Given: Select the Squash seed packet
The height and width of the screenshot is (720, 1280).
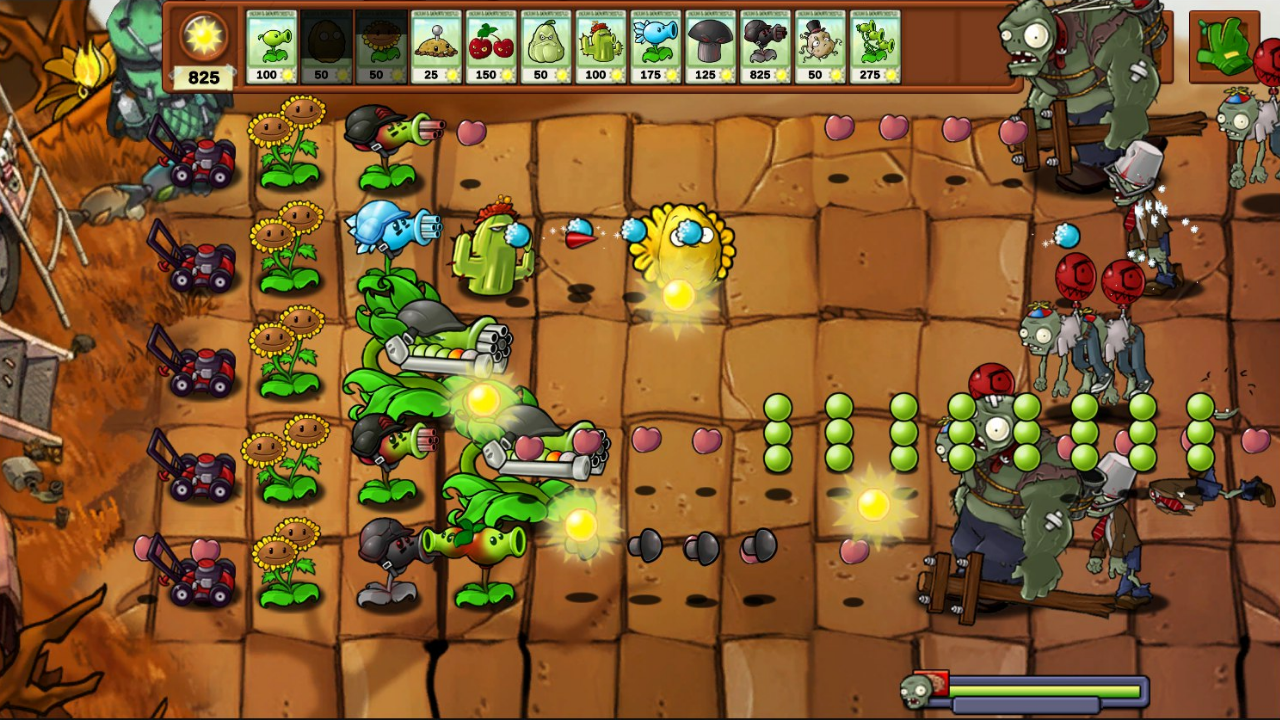Looking at the screenshot, I should [x=546, y=45].
